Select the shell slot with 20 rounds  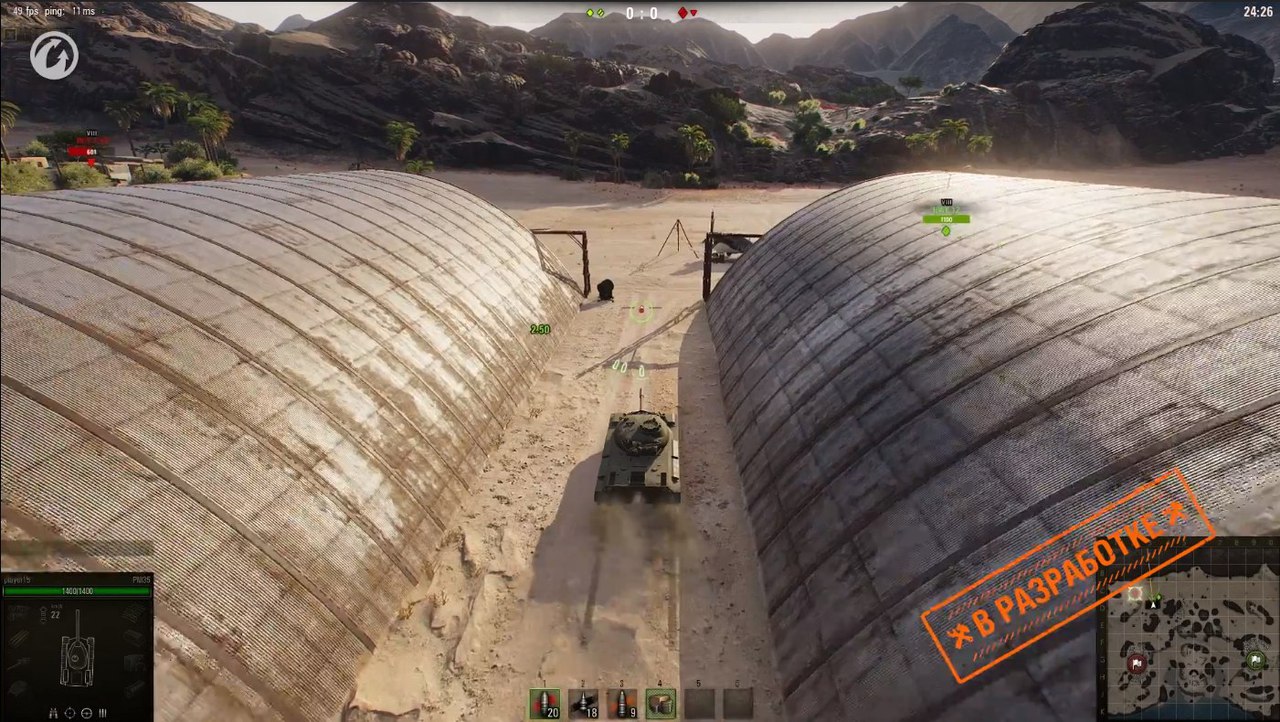click(545, 703)
